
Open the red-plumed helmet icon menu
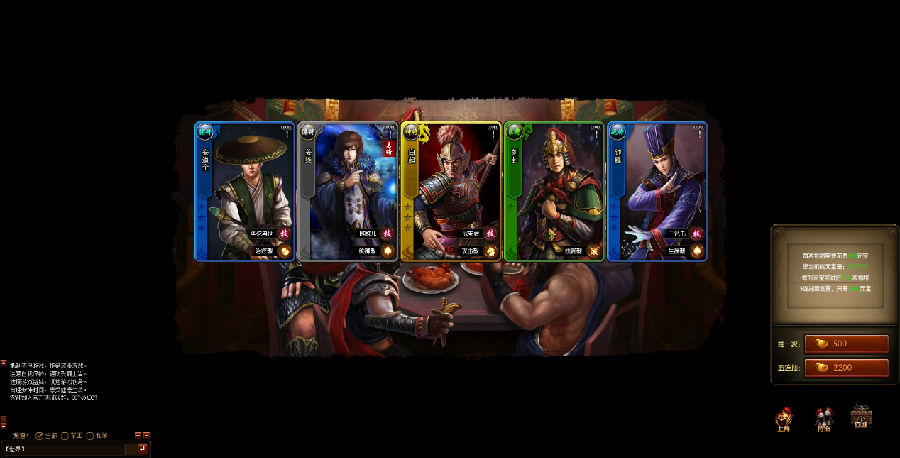(785, 417)
